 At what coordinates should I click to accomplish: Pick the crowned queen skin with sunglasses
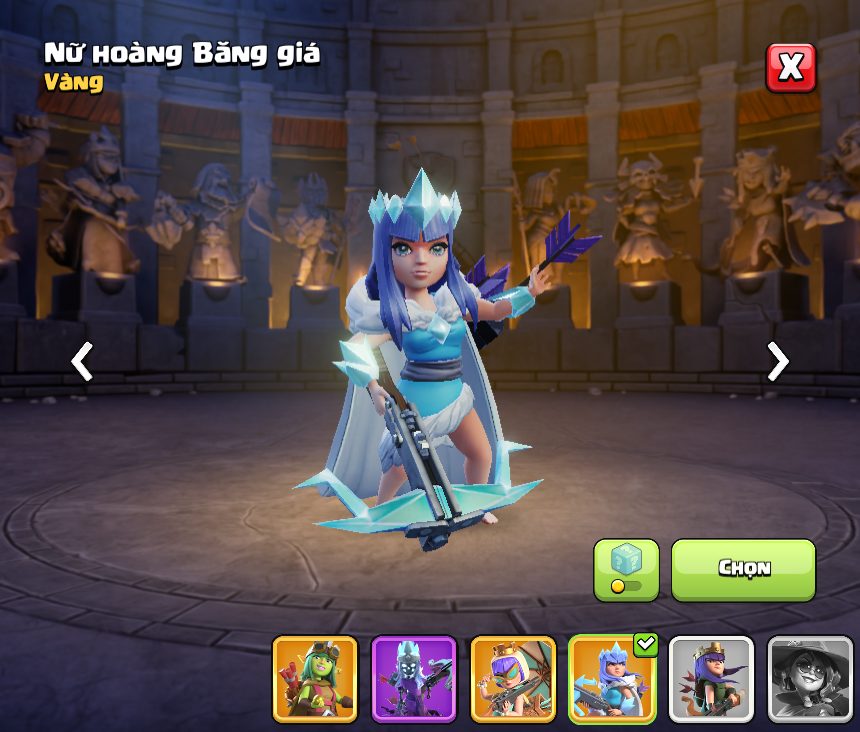click(x=513, y=679)
